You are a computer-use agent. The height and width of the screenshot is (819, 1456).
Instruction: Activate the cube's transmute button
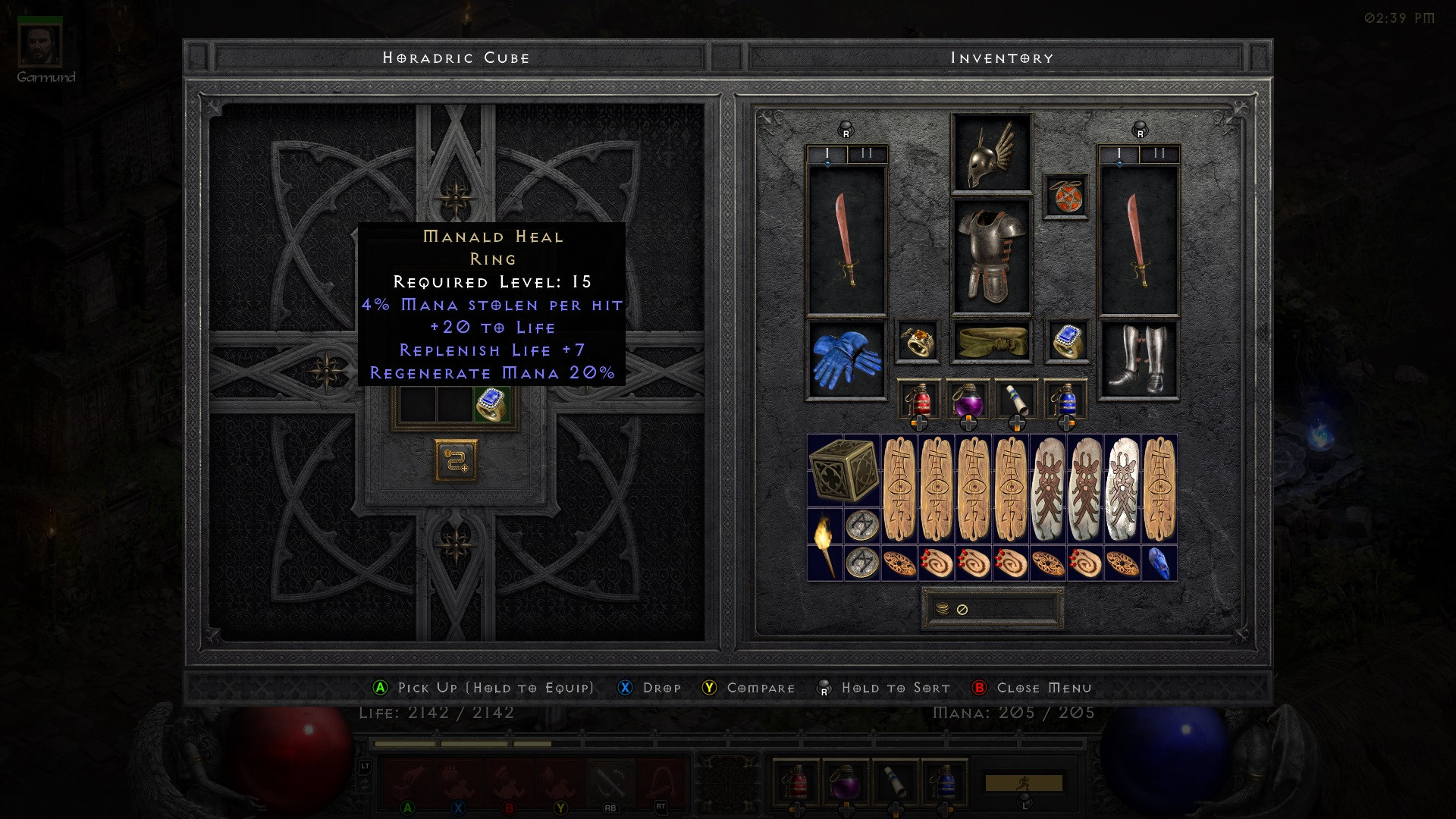[456, 460]
